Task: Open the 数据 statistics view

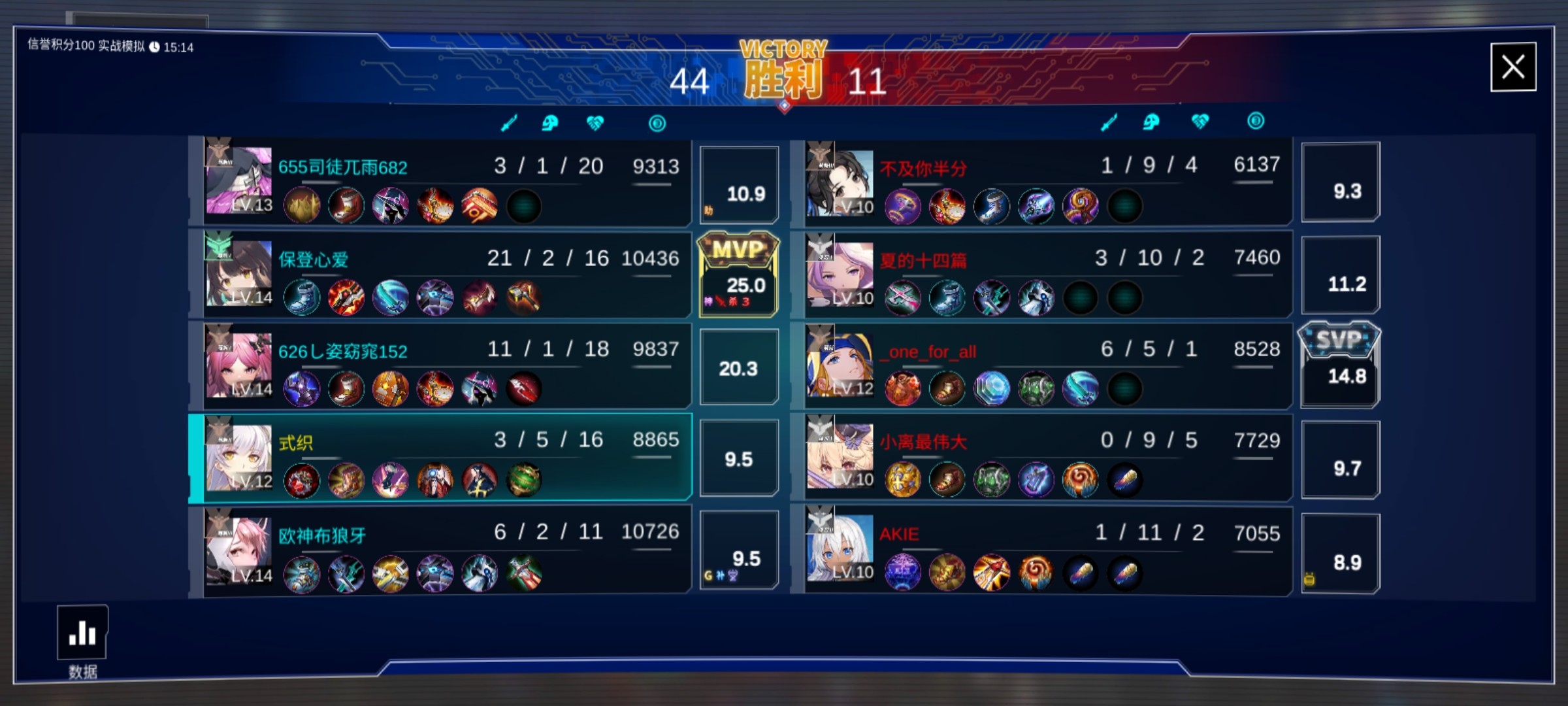Action: [82, 634]
